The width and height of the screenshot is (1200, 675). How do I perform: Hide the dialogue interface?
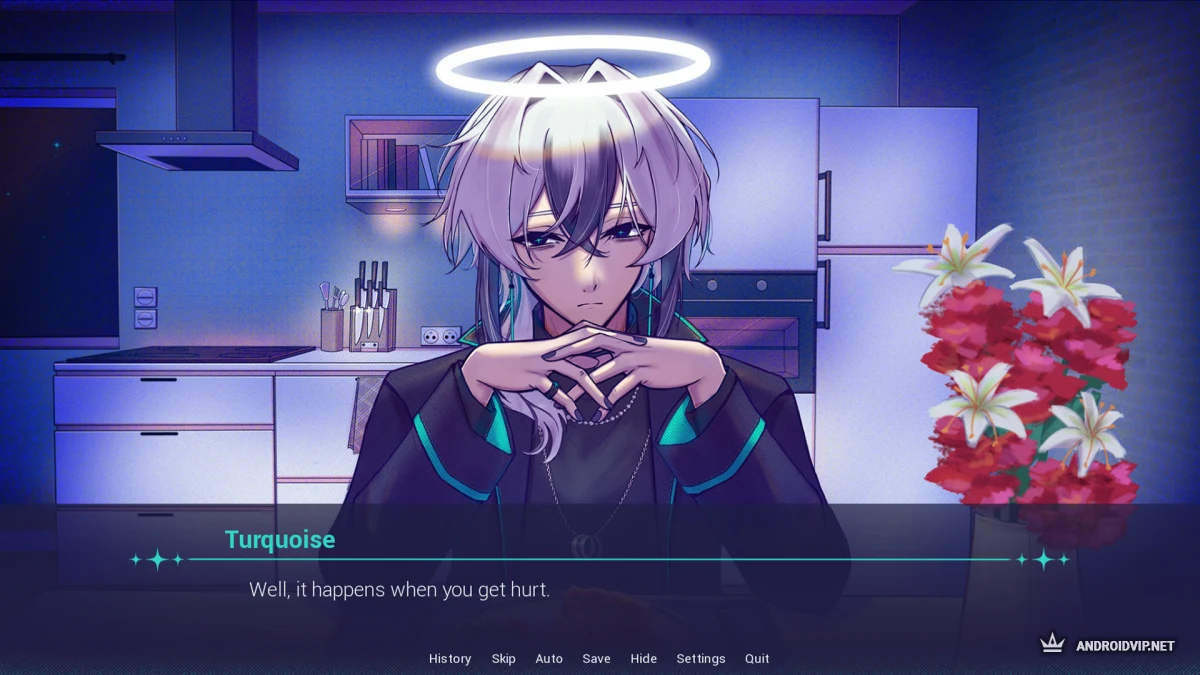tap(643, 659)
